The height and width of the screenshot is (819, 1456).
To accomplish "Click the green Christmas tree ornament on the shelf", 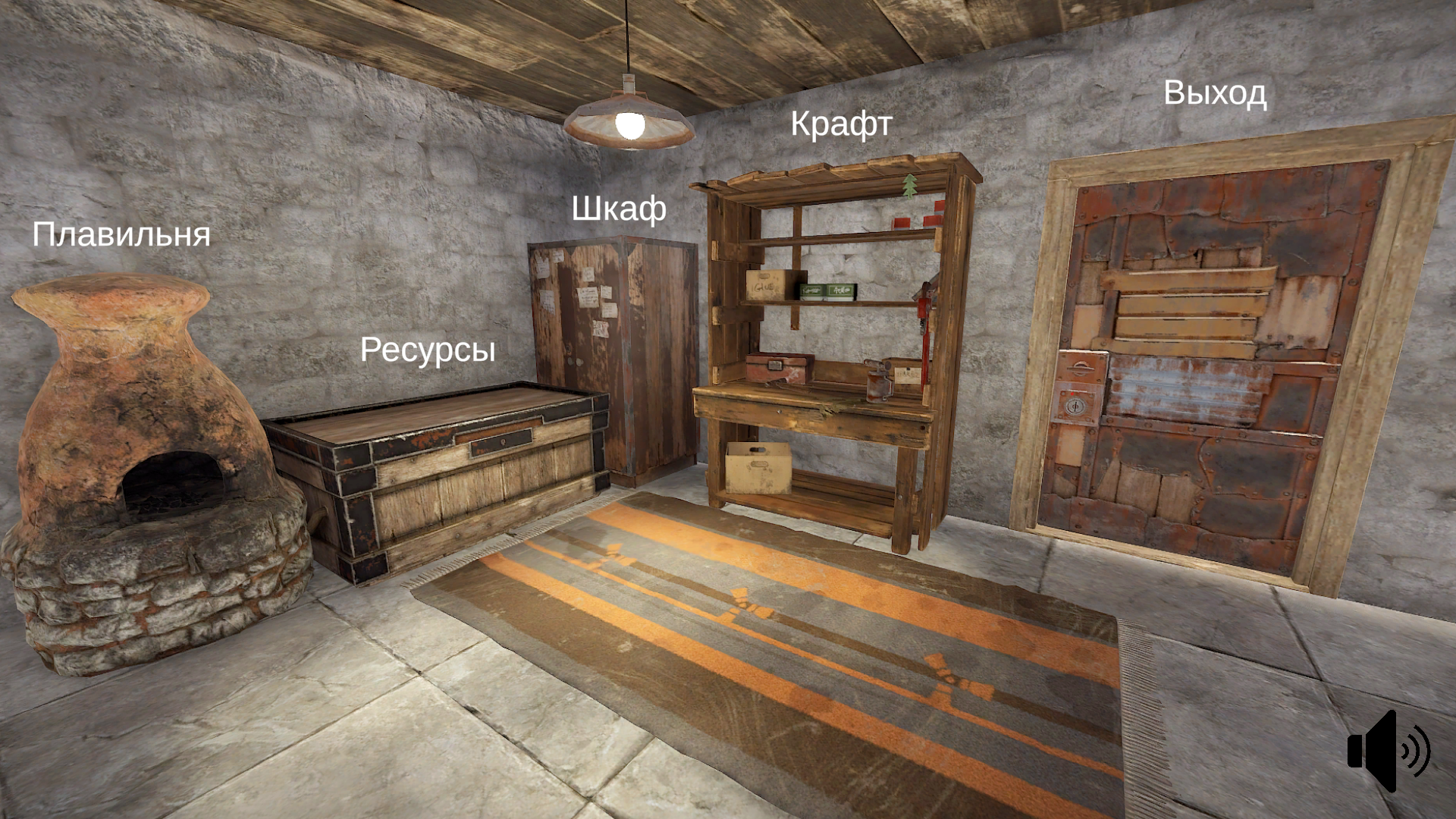I will click(x=909, y=185).
